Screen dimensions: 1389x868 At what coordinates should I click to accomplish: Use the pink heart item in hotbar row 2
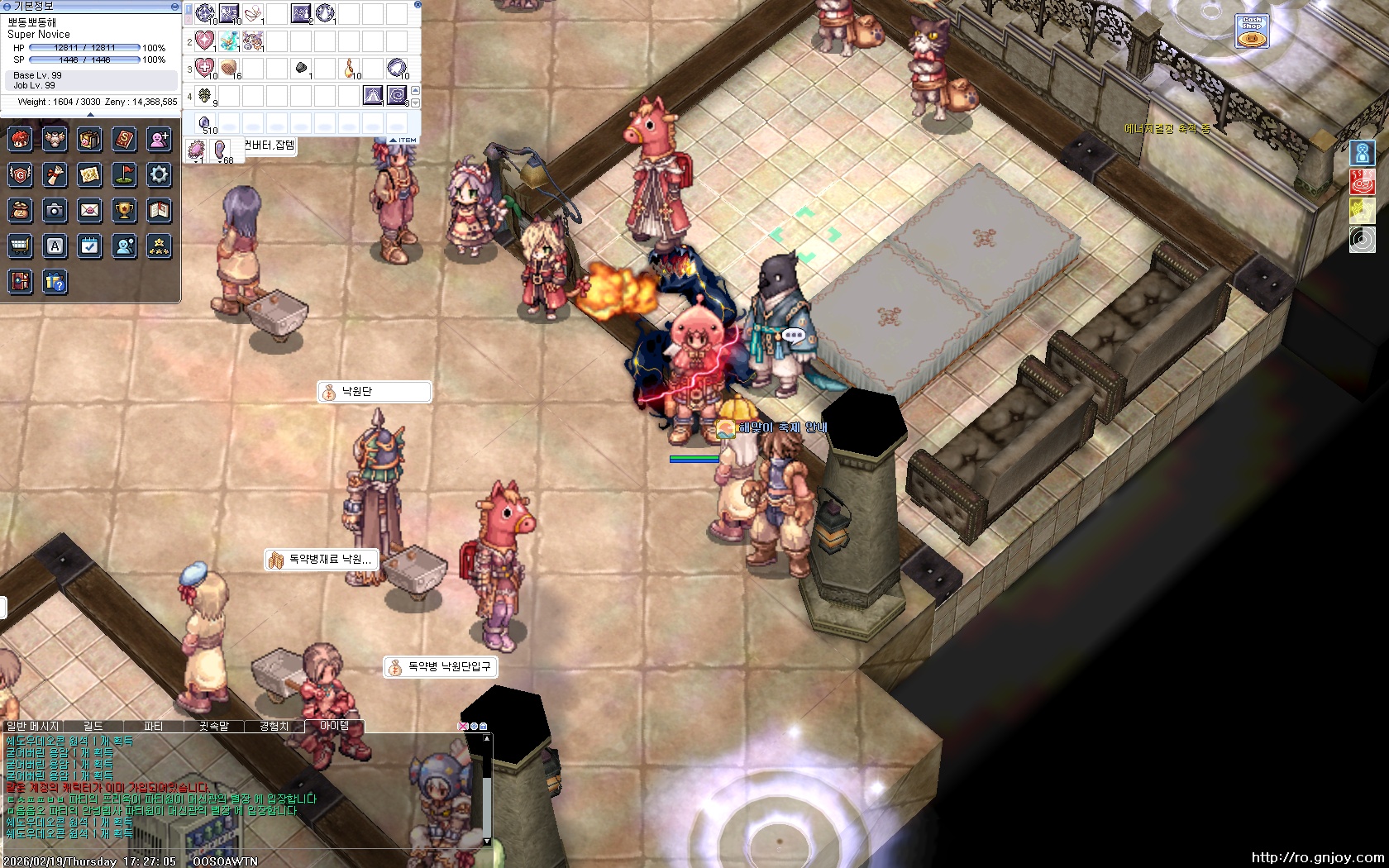205,41
